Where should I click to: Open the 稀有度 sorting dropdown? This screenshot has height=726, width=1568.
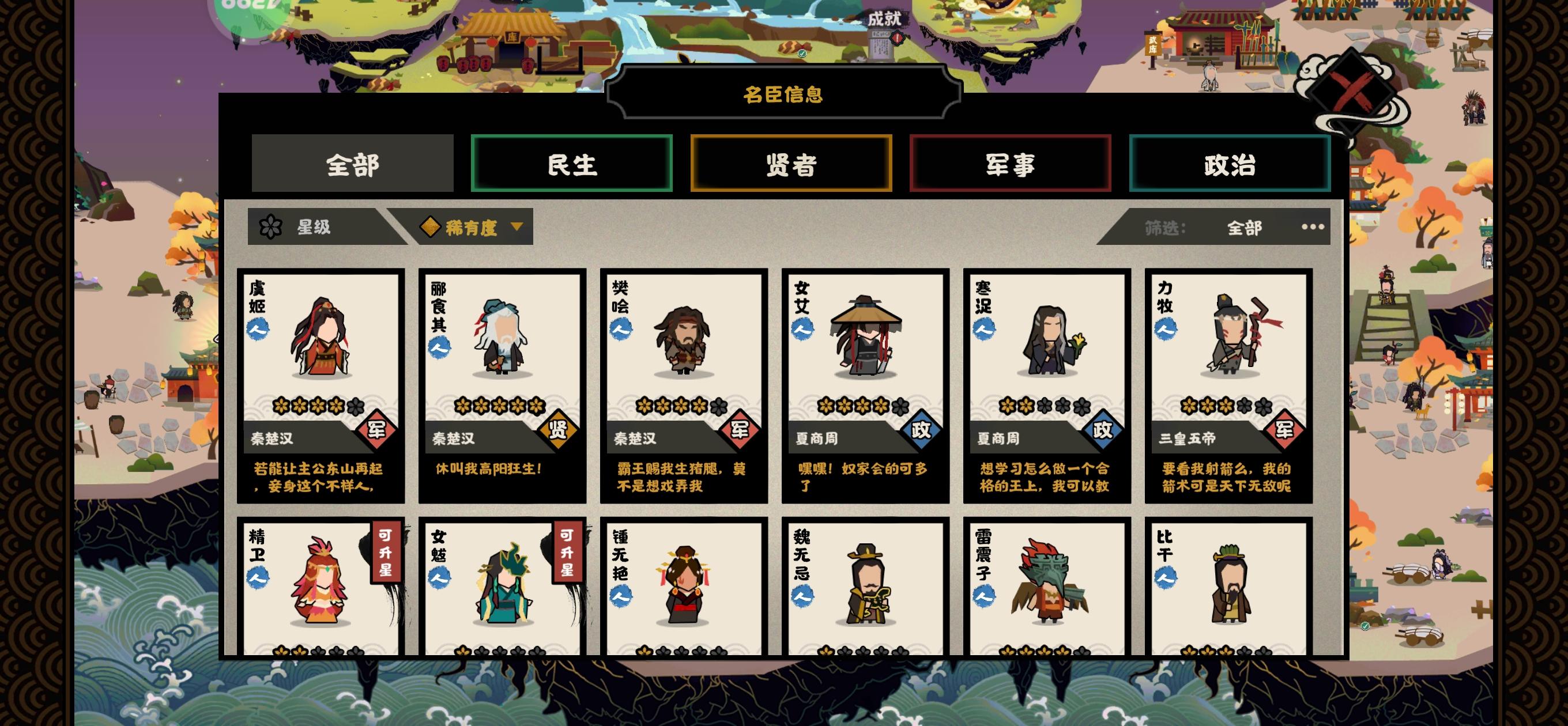(x=472, y=226)
